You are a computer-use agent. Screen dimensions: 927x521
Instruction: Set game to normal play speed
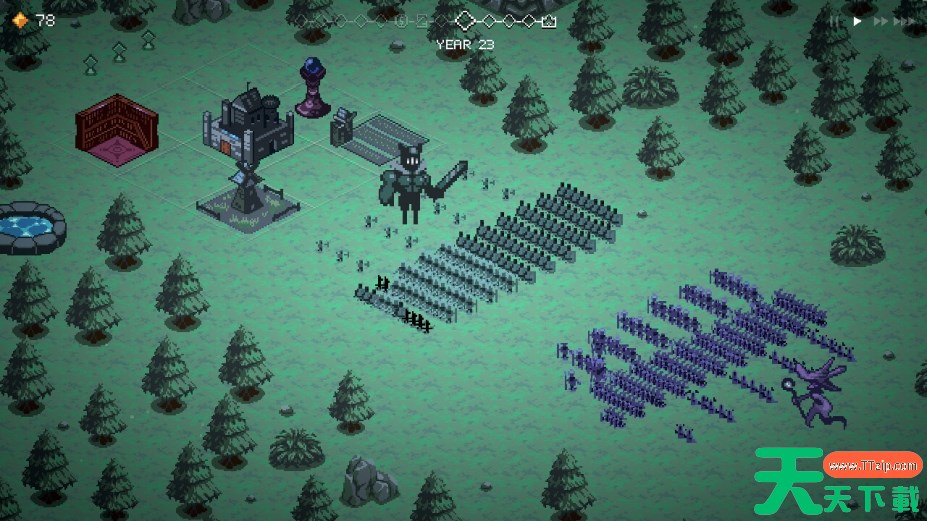point(857,20)
